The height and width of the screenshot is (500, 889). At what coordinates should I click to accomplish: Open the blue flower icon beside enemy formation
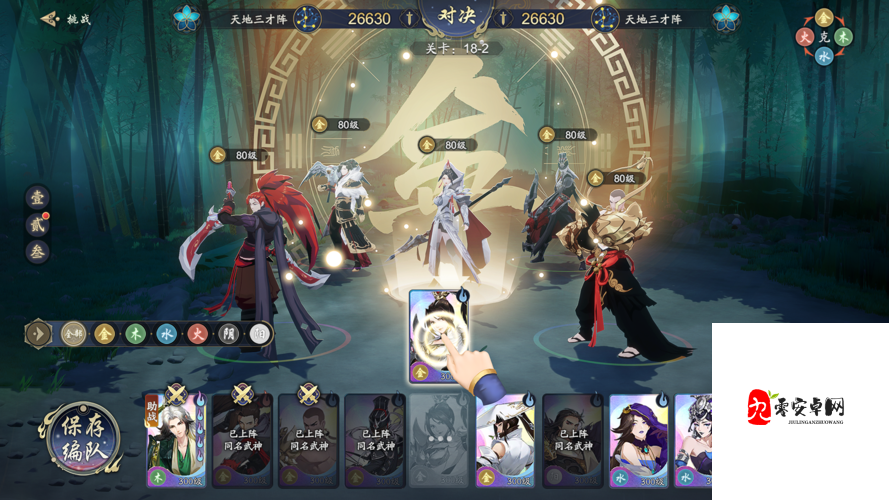(x=726, y=18)
